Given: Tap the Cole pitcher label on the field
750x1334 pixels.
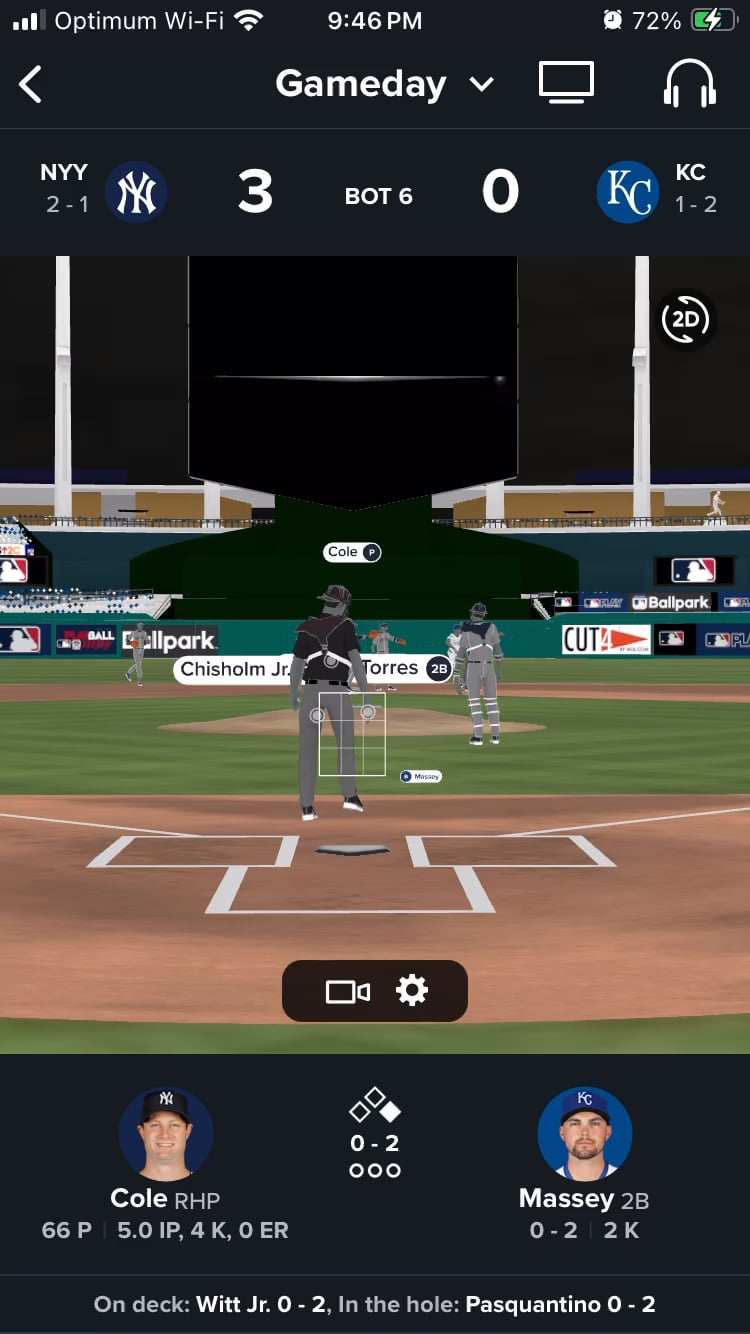Looking at the screenshot, I should click(353, 552).
